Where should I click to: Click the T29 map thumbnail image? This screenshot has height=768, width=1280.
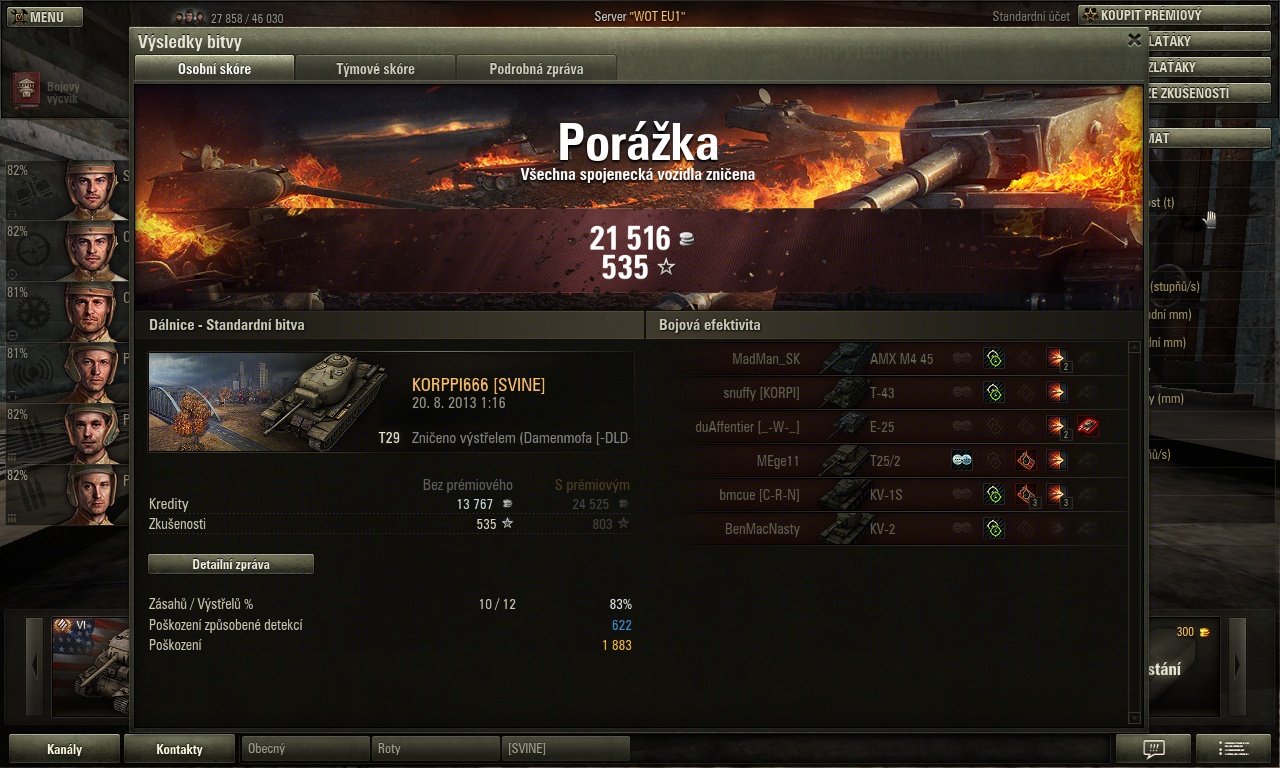pyautogui.click(x=268, y=402)
